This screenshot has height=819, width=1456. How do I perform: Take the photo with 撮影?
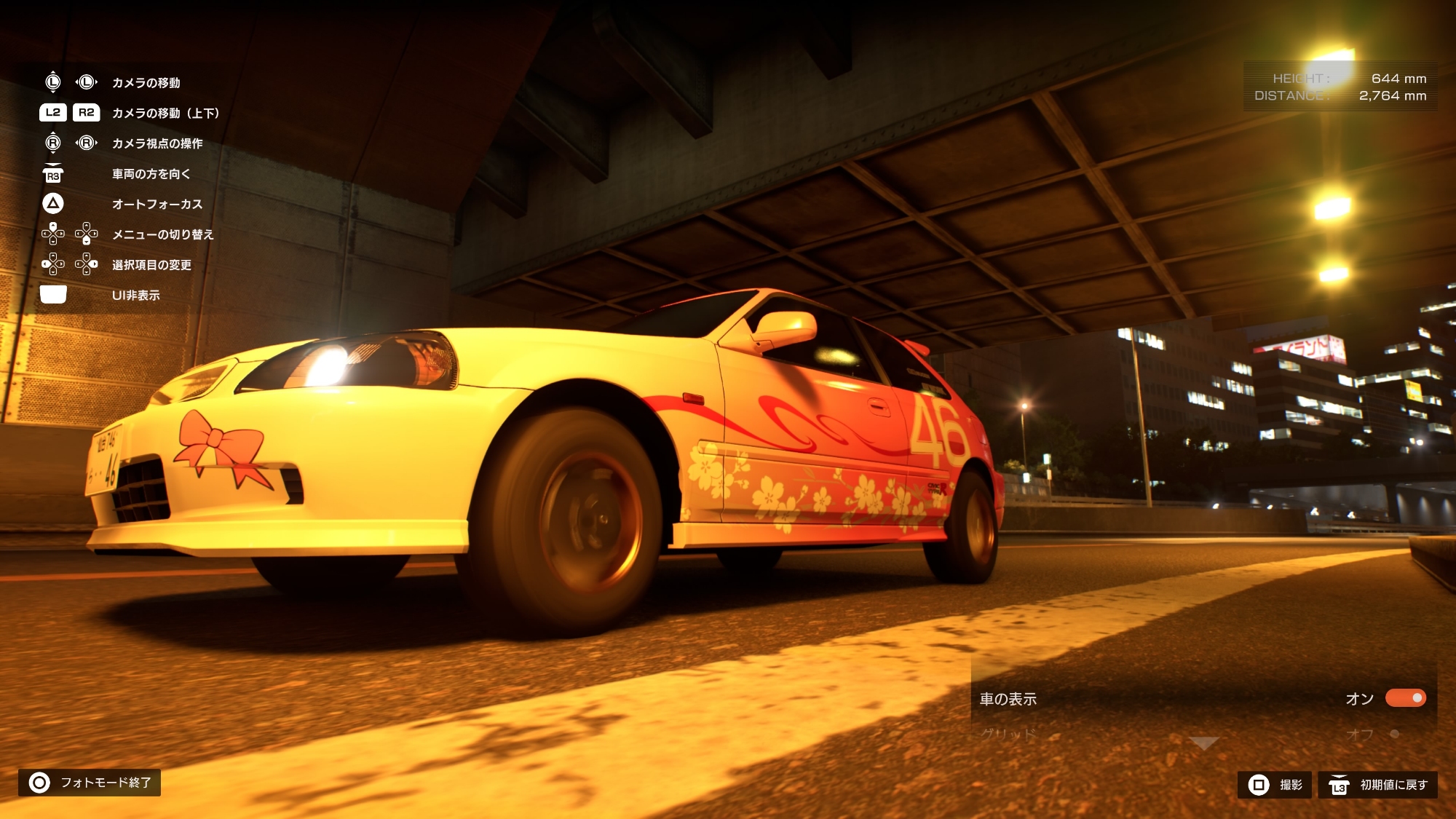tap(1275, 785)
